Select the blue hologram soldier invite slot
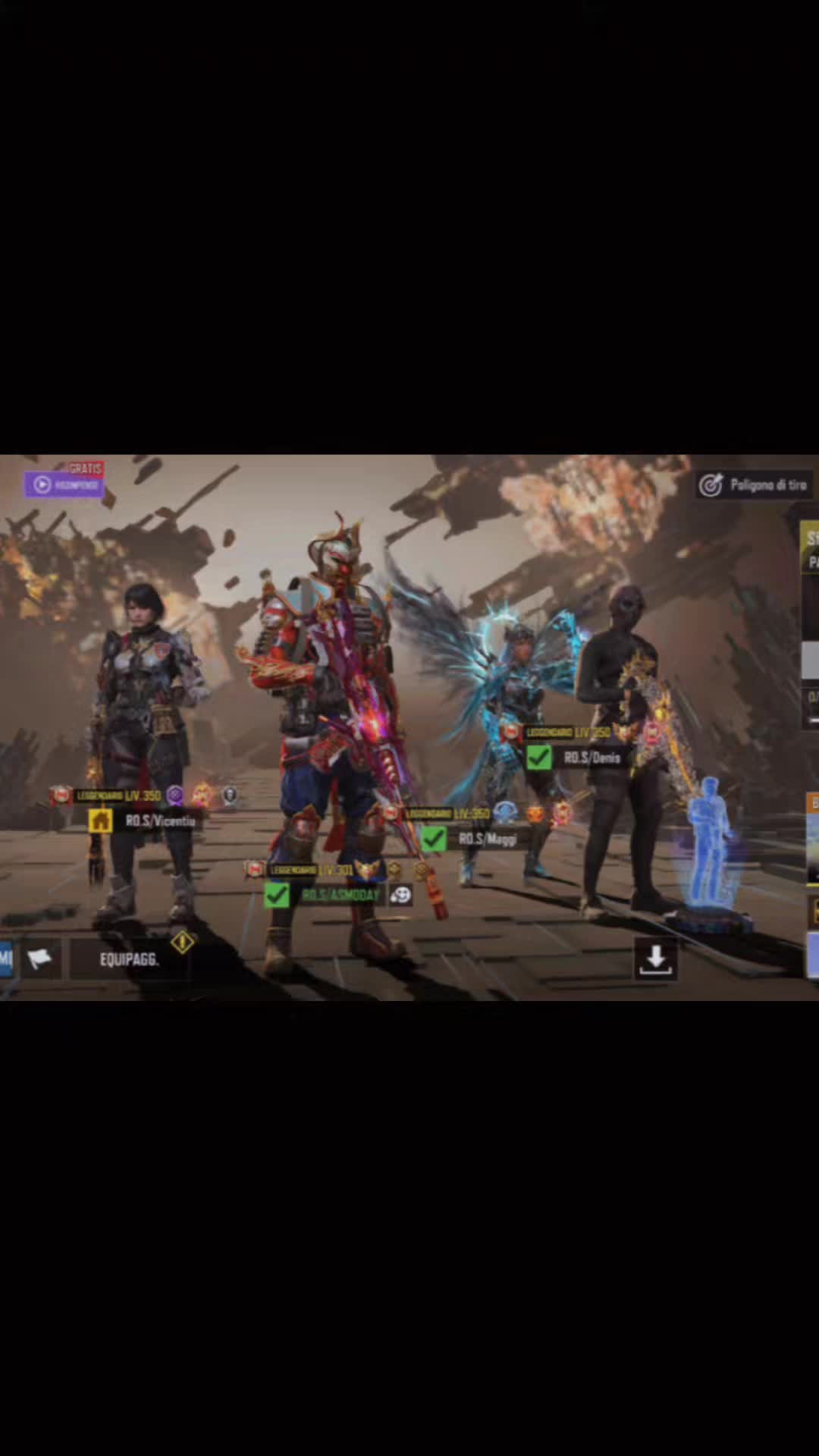Image resolution: width=819 pixels, height=1456 pixels. coord(710,846)
